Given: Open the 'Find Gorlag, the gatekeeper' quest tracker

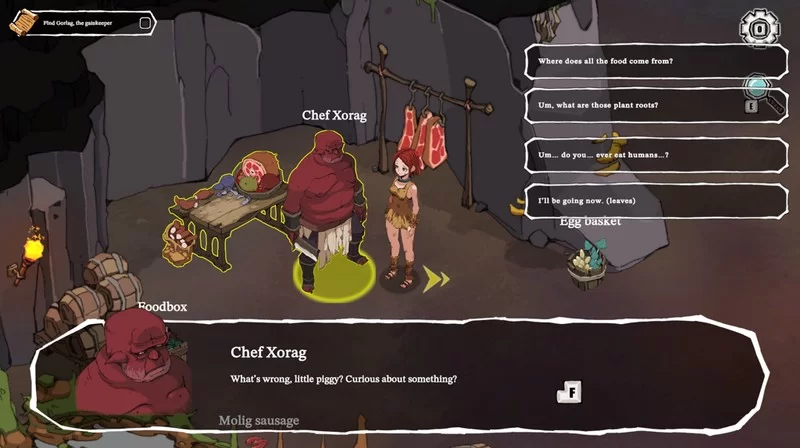Looking at the screenshot, I should (x=80, y=23).
